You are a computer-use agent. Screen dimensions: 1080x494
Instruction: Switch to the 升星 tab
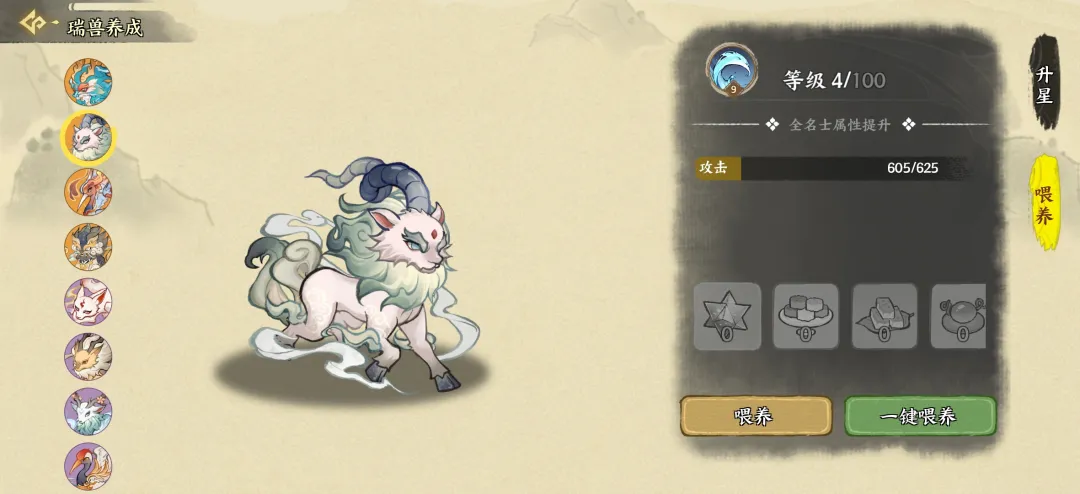click(1044, 85)
